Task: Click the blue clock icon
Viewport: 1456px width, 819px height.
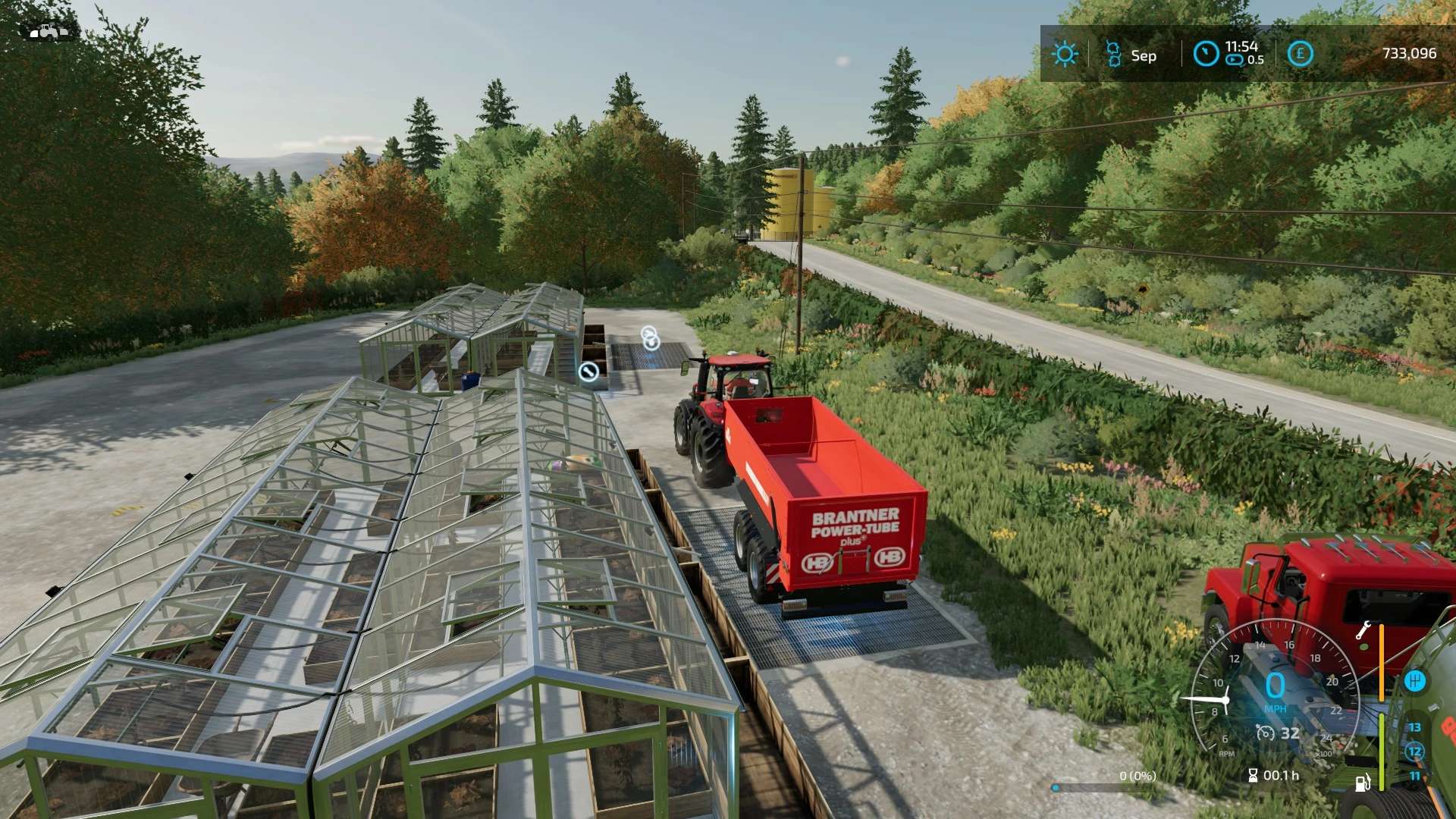Action: coord(1206,54)
